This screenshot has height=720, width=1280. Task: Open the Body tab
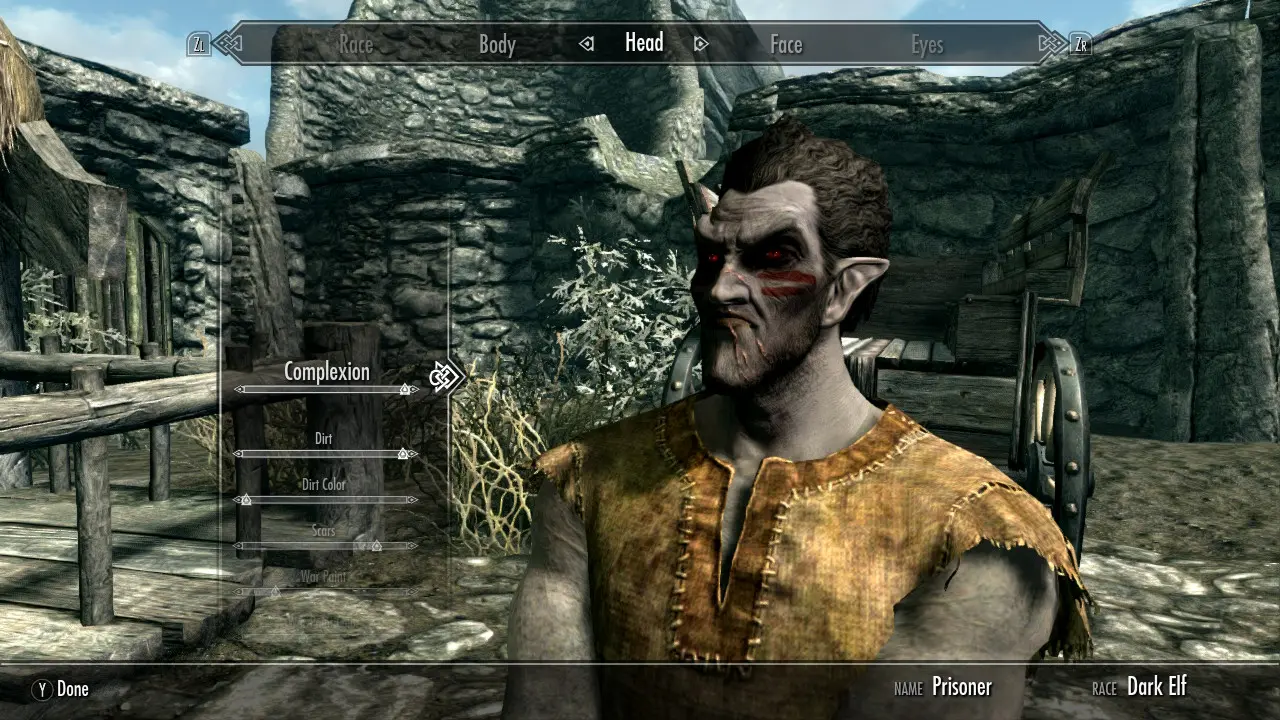point(497,44)
